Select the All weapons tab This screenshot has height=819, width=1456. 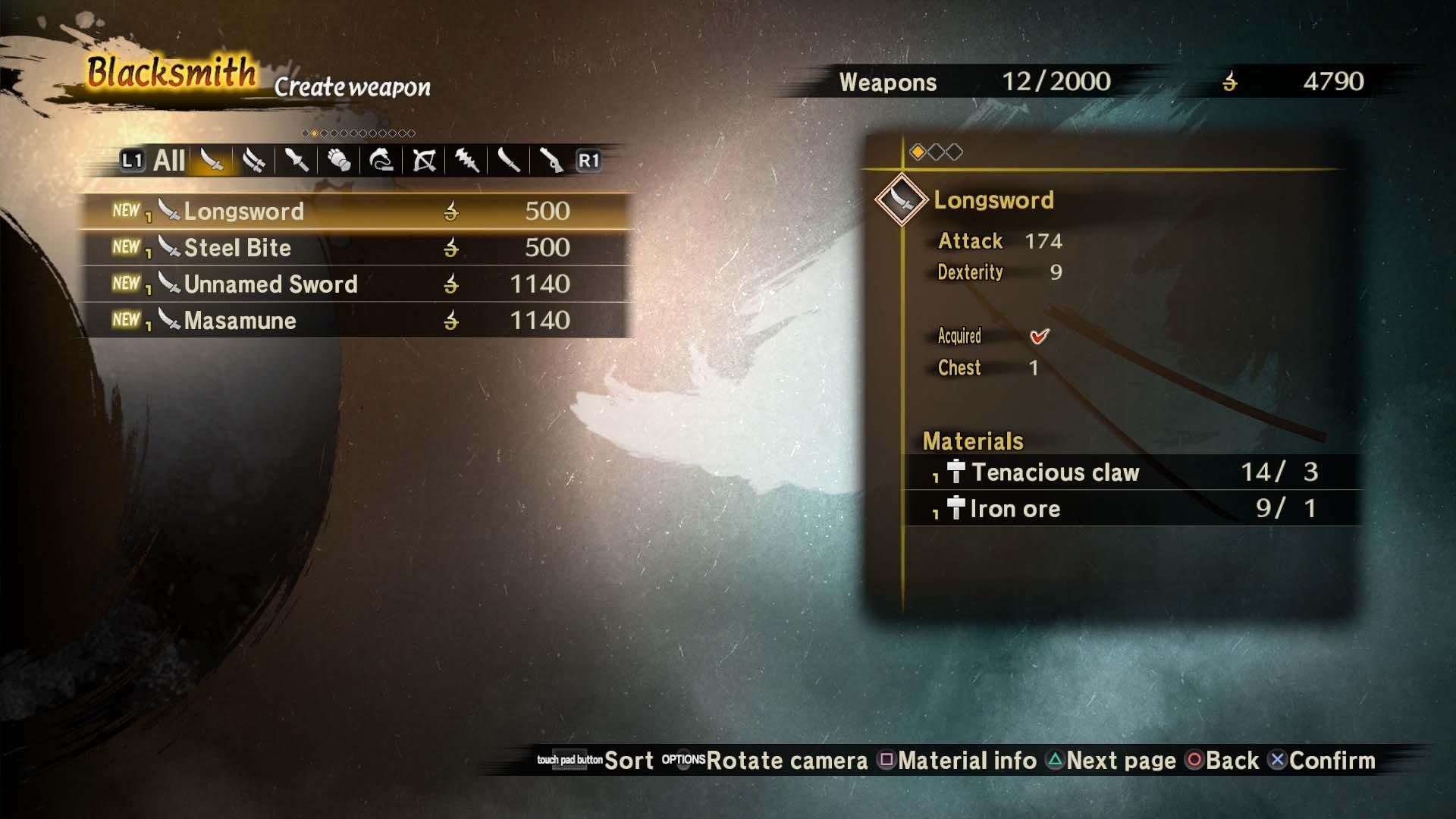(168, 160)
